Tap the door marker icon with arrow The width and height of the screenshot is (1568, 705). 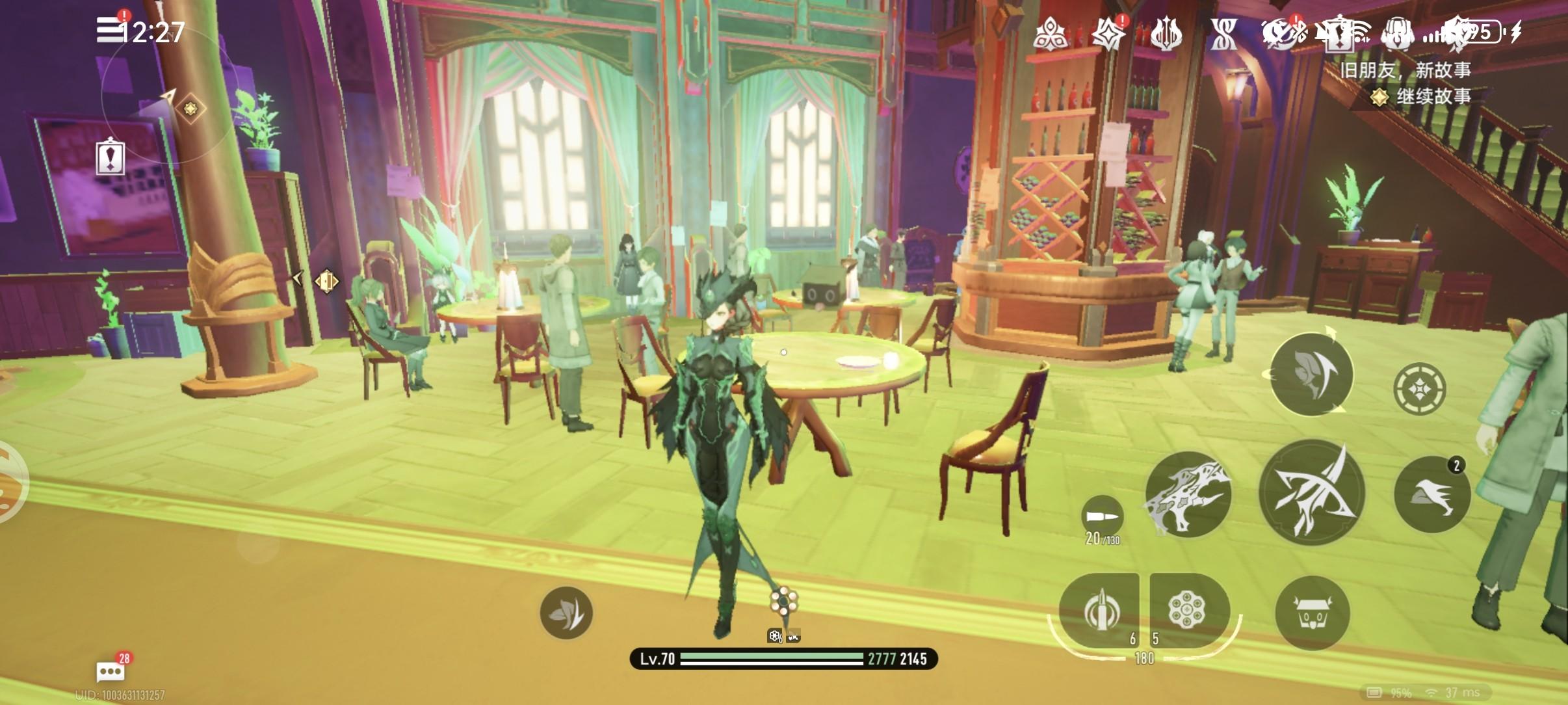[x=326, y=281]
